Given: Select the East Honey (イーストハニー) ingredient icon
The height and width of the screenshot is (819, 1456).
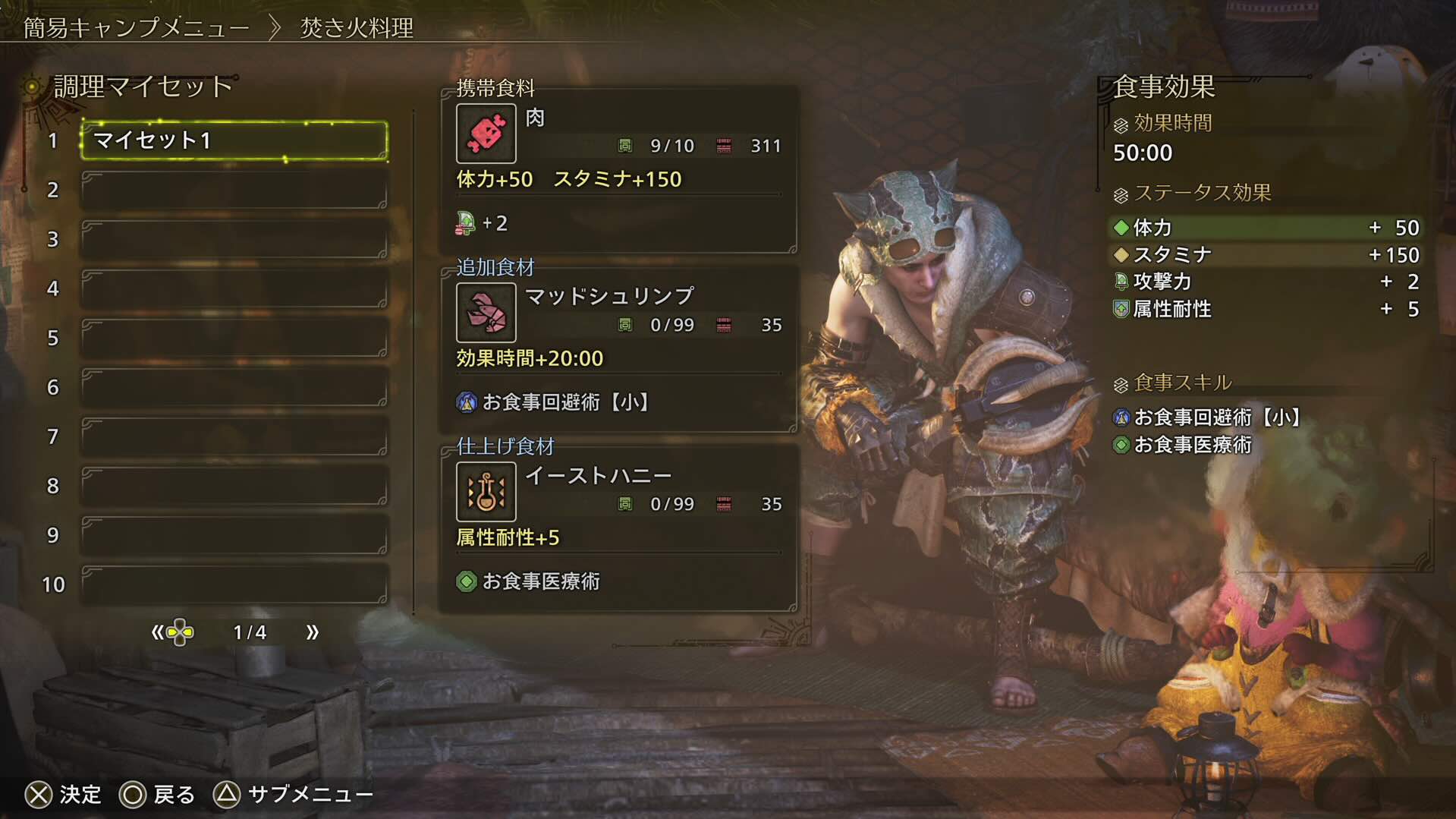Looking at the screenshot, I should [485, 491].
